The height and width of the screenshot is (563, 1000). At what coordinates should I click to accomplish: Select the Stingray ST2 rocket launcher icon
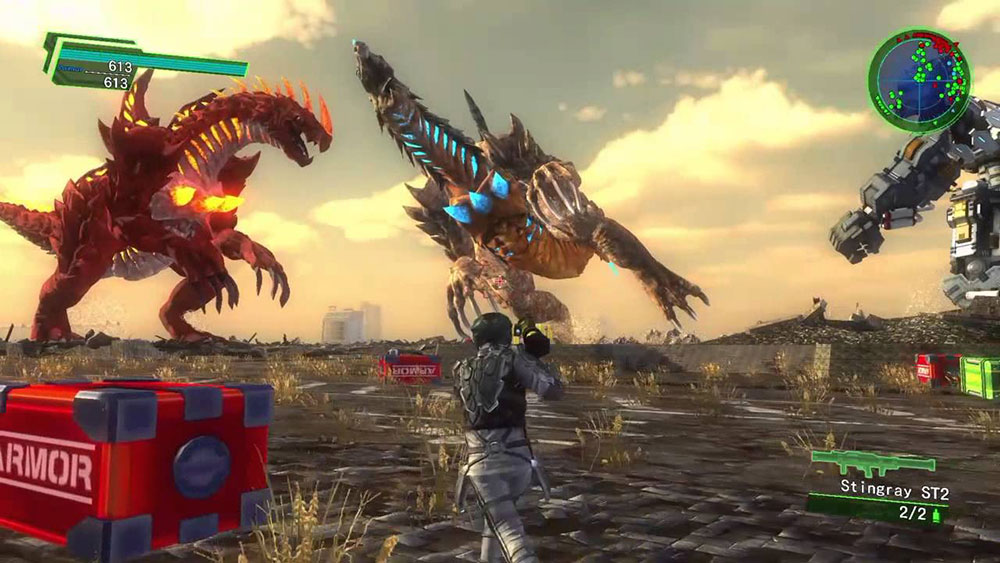872,463
